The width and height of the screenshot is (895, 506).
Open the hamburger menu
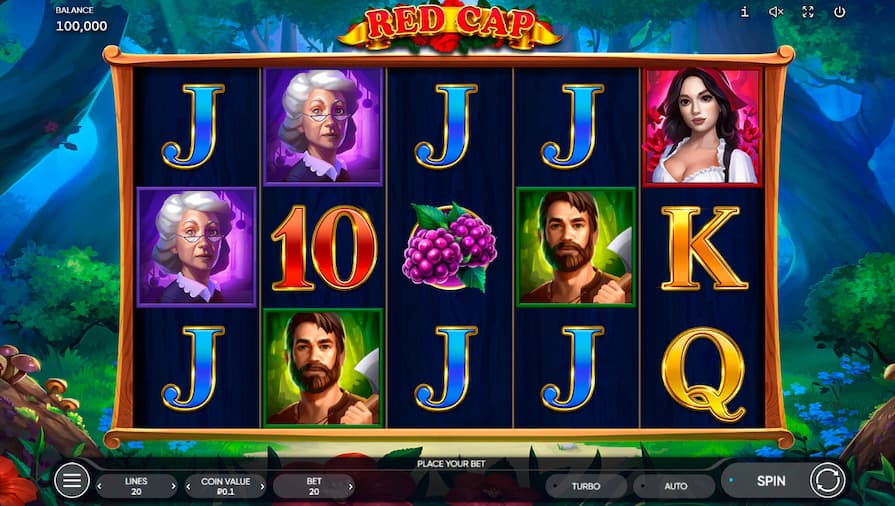(x=71, y=481)
